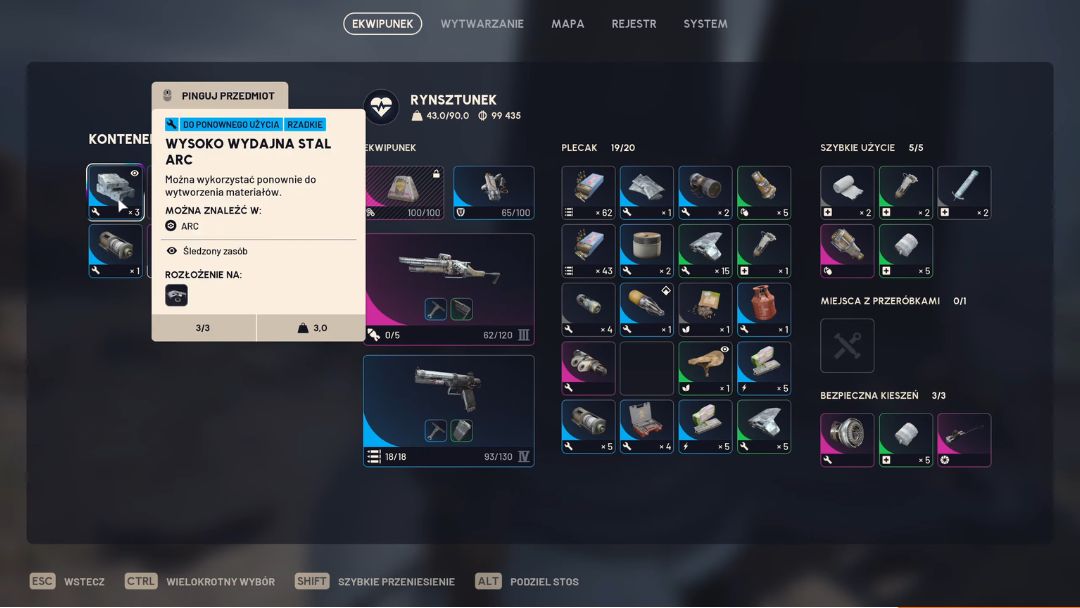Select the pale blue syringe quick-use slot
Screen dimensions: 1080x608
click(x=964, y=192)
